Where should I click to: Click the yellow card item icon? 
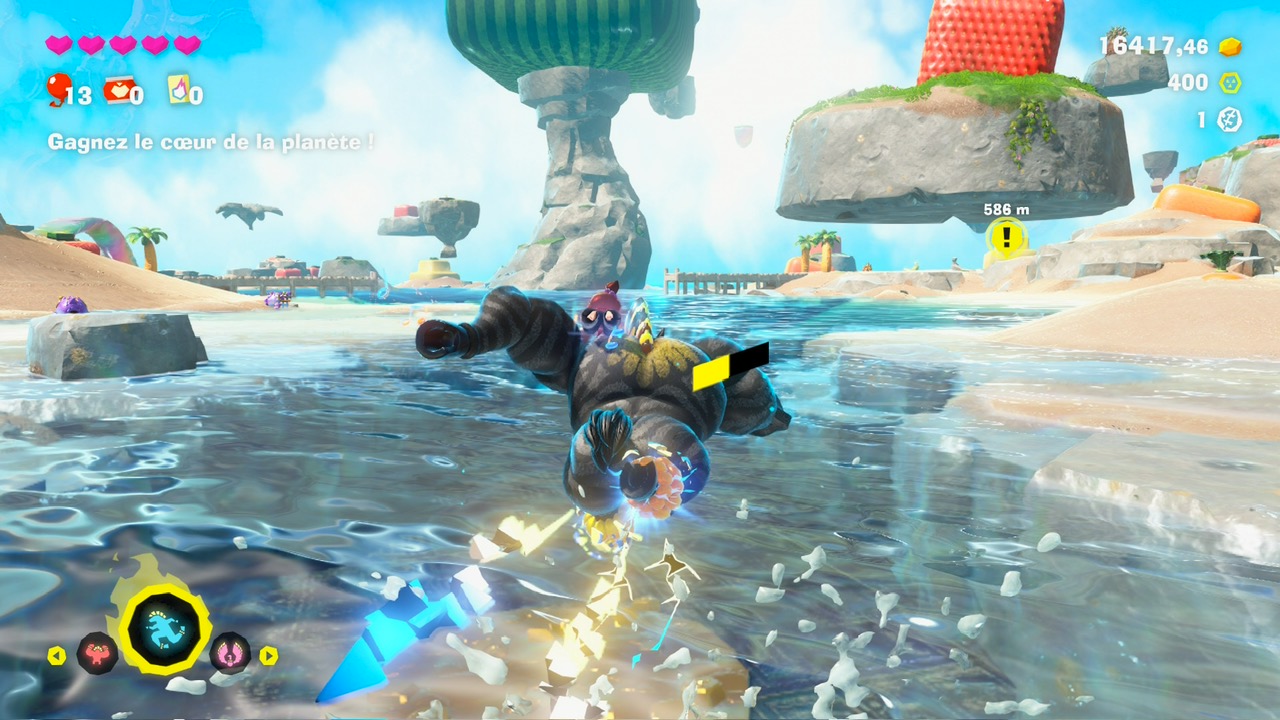(178, 89)
